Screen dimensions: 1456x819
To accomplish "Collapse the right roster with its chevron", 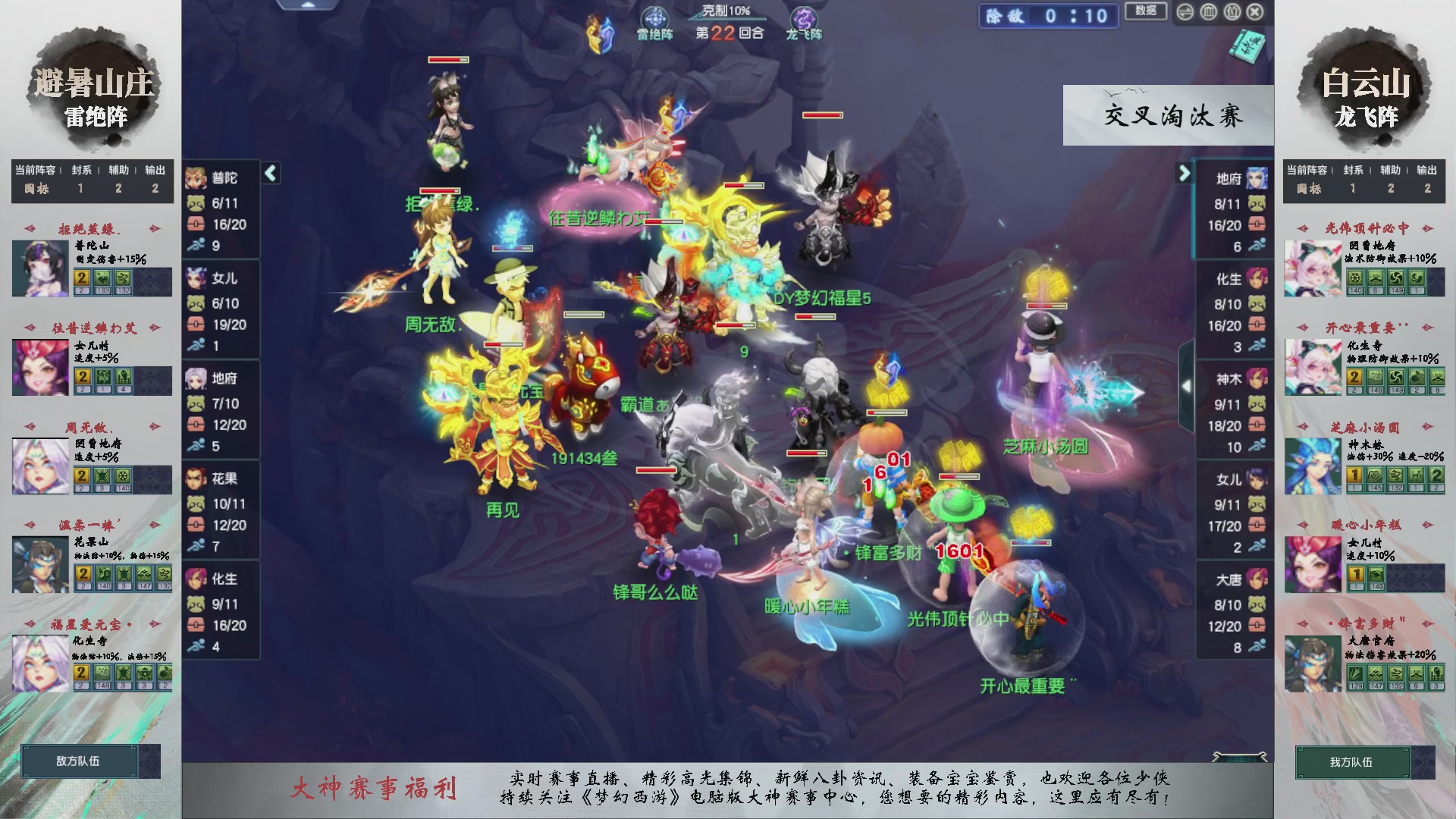I will [1185, 173].
